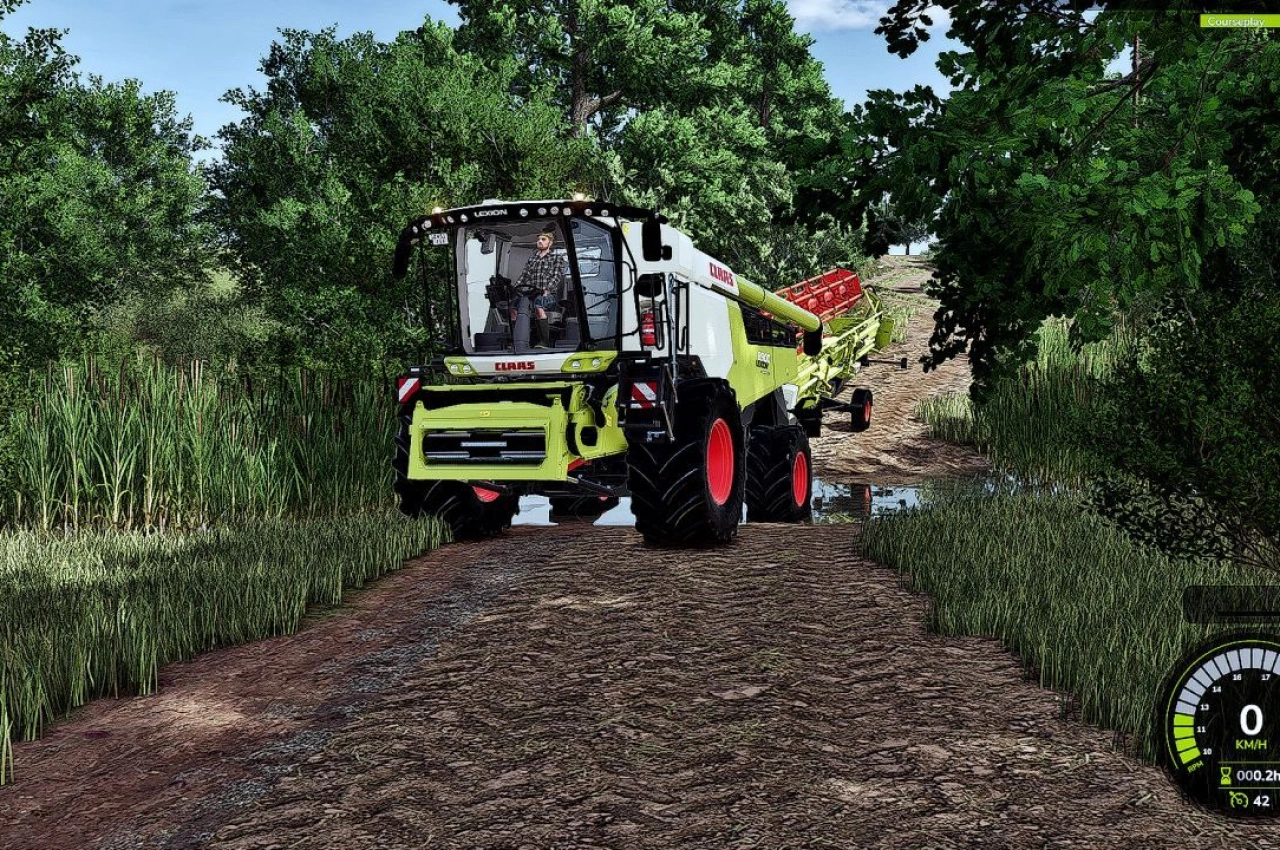Viewport: 1280px width, 850px height.
Task: Click the KM/H speed readout
Action: pos(1251,743)
